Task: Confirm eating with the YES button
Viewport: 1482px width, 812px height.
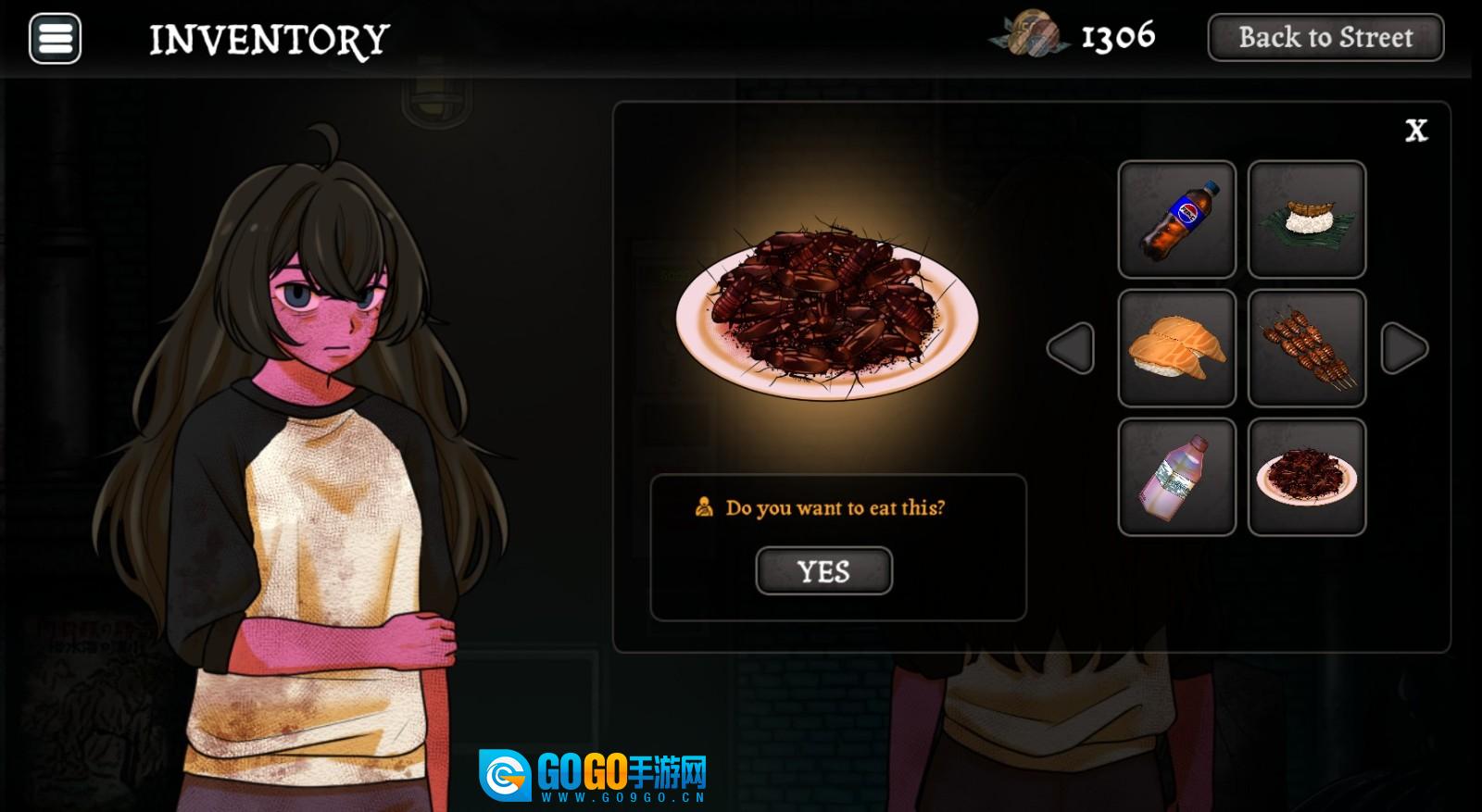Action: [x=823, y=571]
